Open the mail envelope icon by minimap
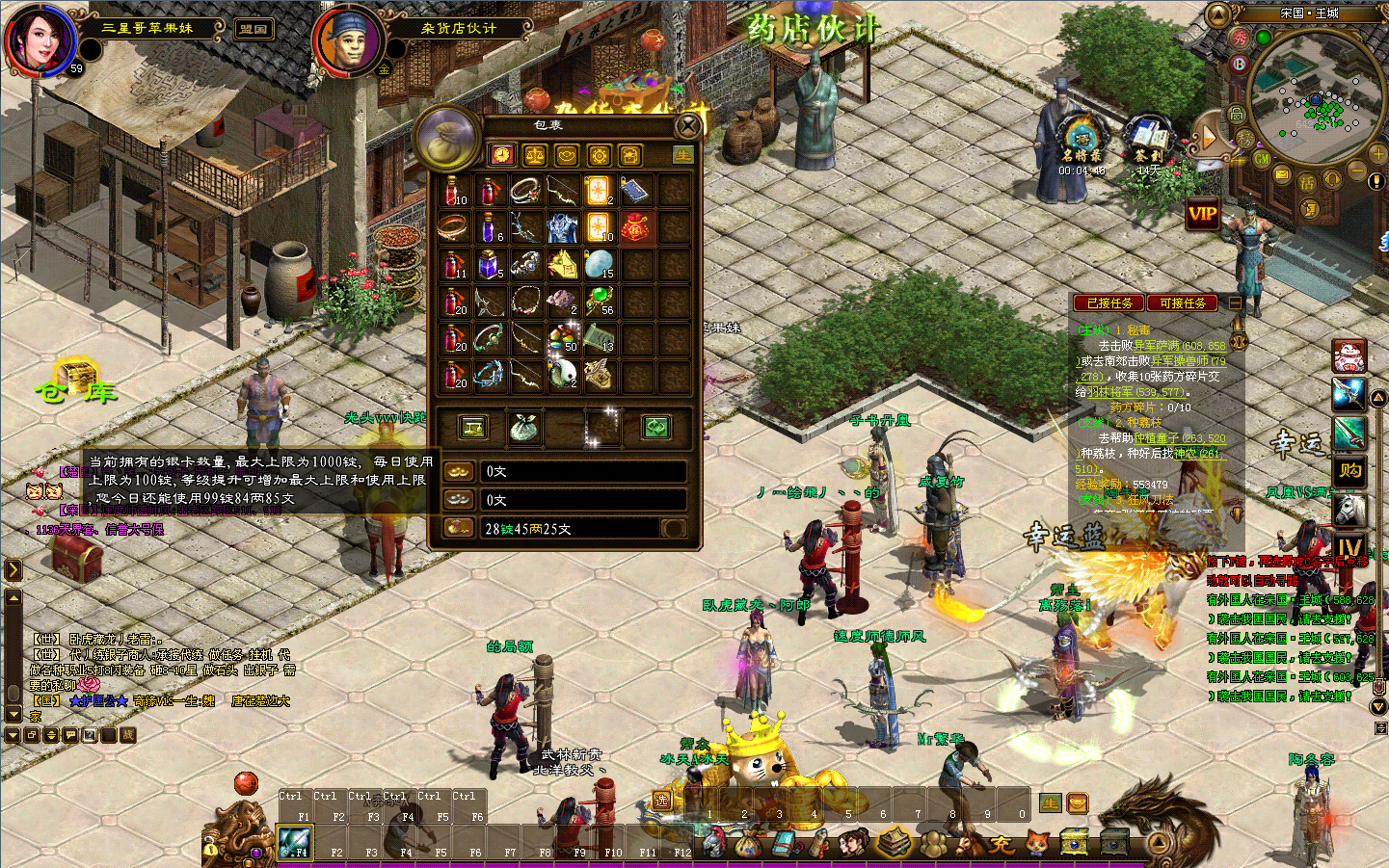Viewport: 1389px width, 868px height. 1282,174
